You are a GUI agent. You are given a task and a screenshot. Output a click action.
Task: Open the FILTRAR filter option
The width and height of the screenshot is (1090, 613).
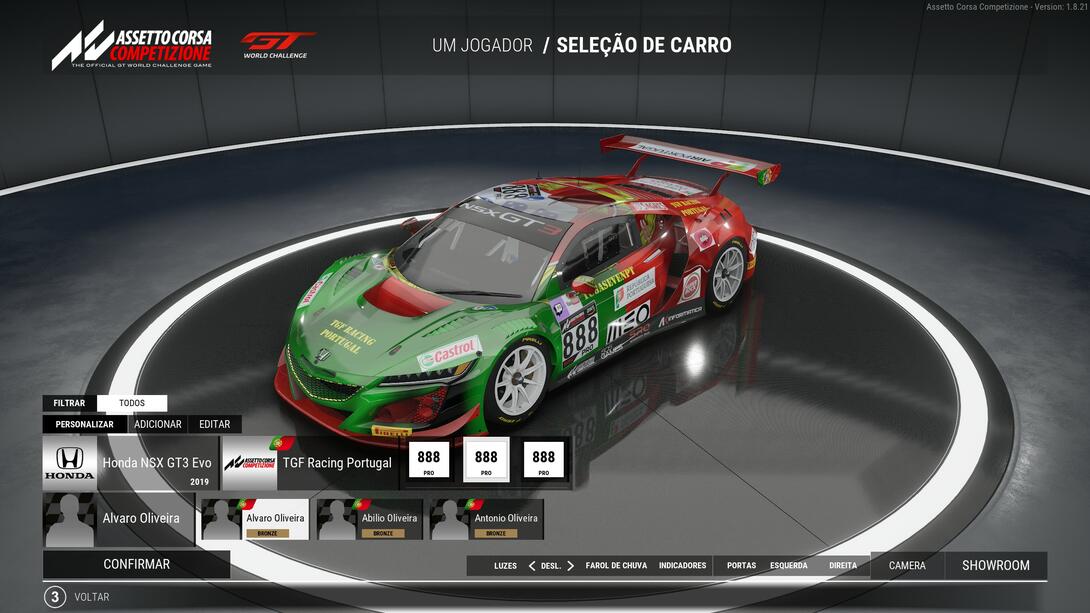pyautogui.click(x=69, y=403)
